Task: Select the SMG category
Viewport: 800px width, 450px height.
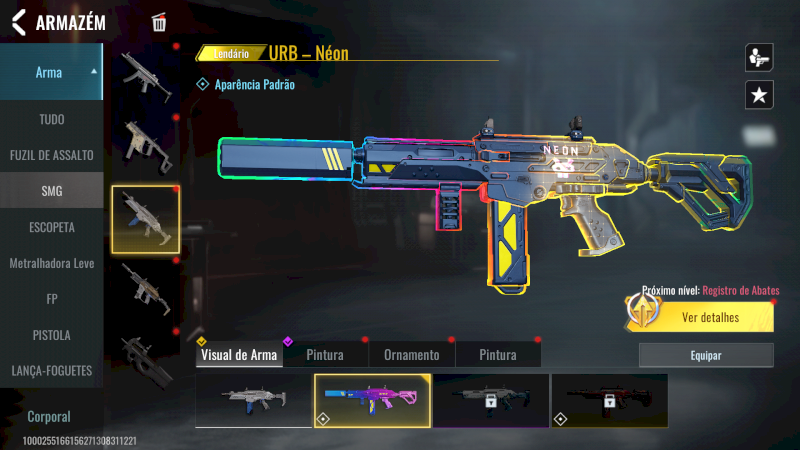Action: click(x=51, y=191)
